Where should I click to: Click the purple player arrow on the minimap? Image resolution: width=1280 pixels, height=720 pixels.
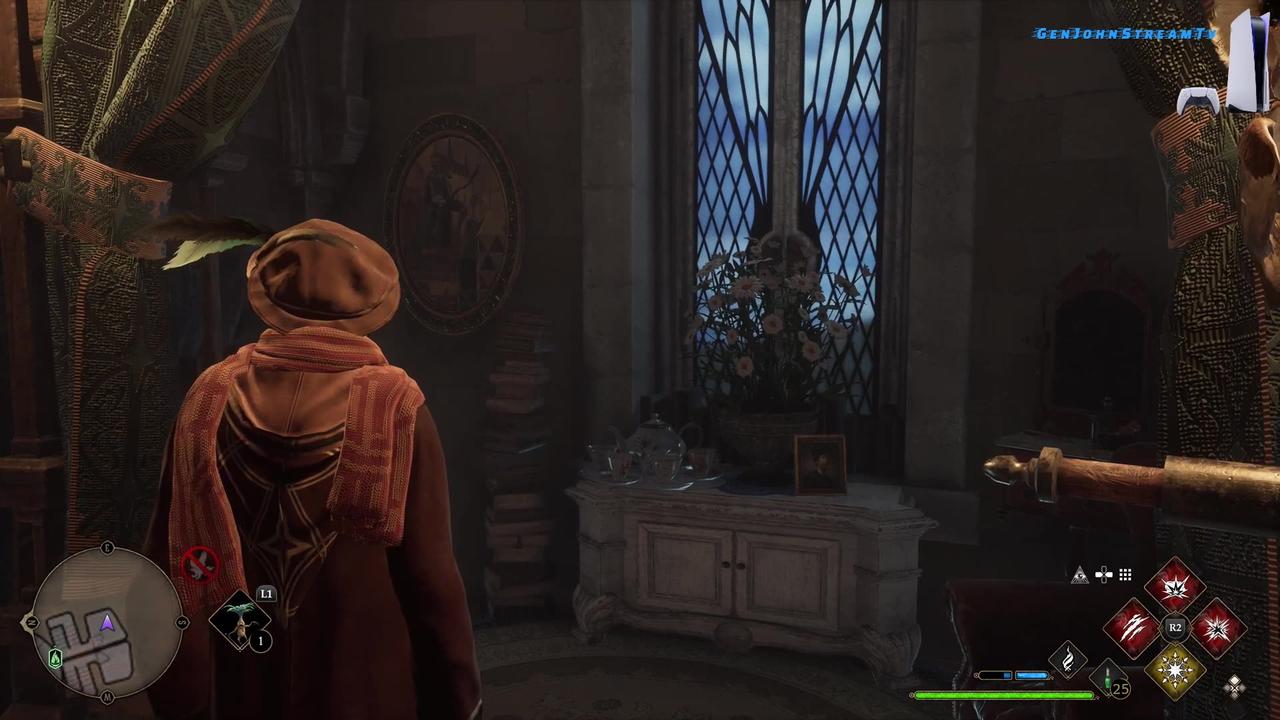(x=106, y=623)
